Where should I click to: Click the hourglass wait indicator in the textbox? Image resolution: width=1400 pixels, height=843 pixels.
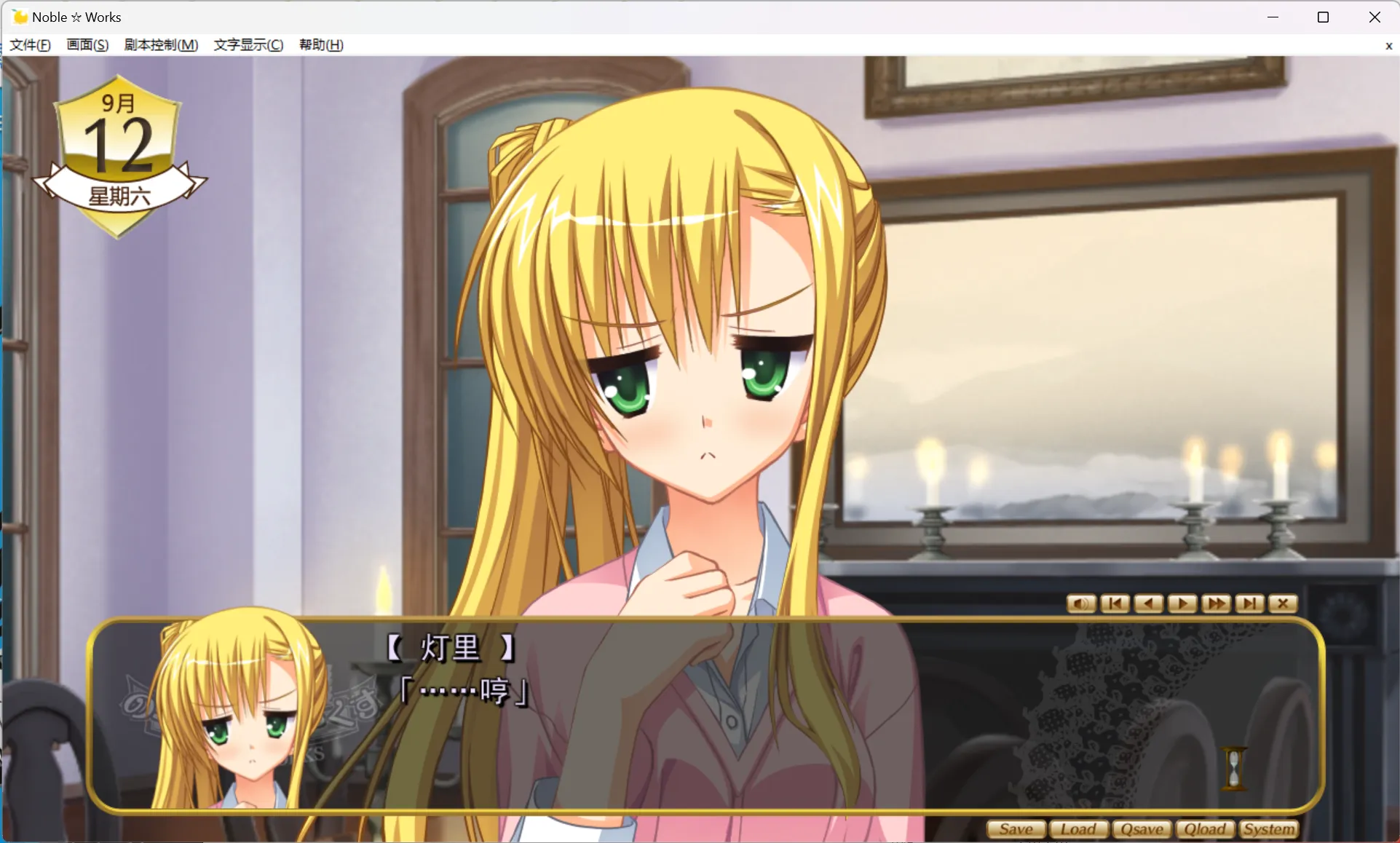coord(1235,768)
